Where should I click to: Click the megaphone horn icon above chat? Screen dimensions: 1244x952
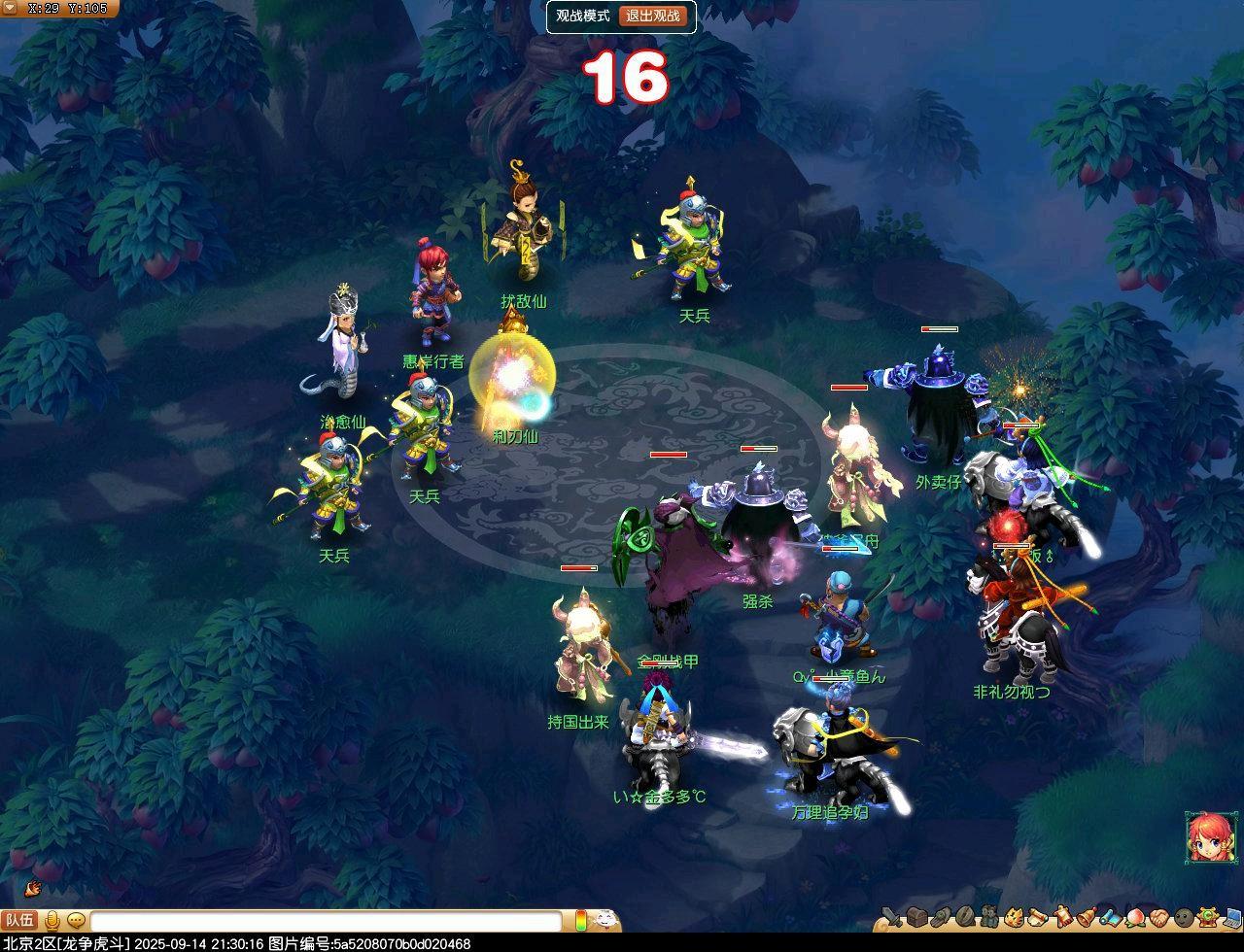tap(32, 887)
